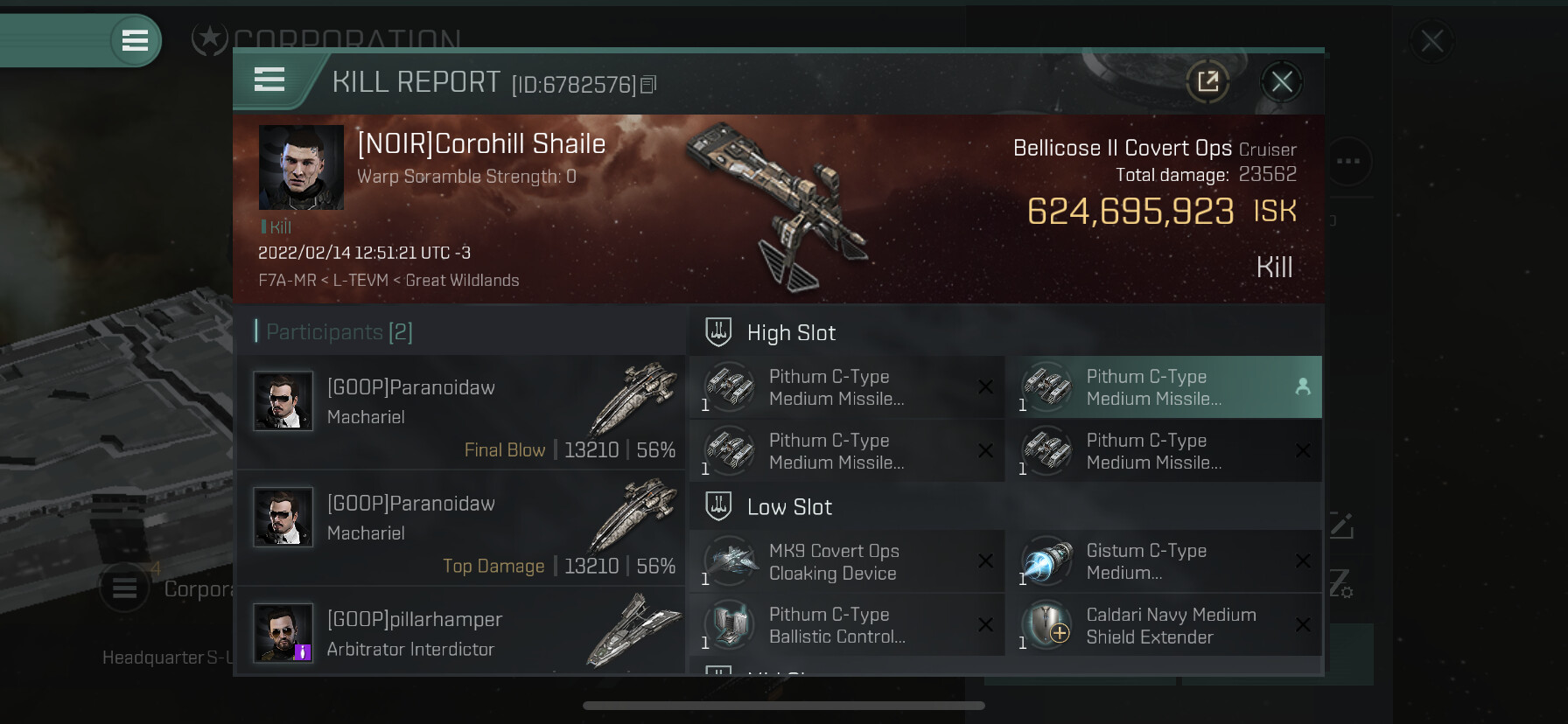This screenshot has width=1568, height=724.
Task: Select pillarhamper's Arbitrator Interdictor row
Action: [461, 633]
